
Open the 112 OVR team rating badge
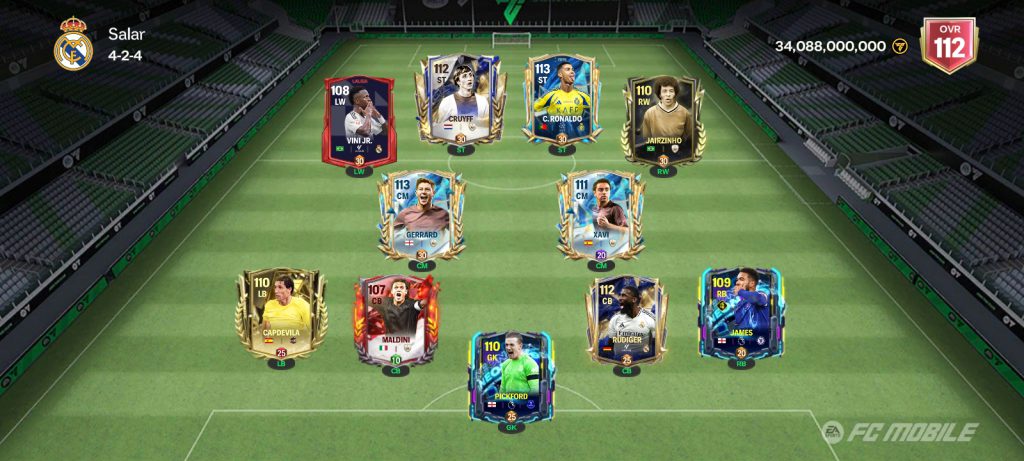tap(948, 45)
